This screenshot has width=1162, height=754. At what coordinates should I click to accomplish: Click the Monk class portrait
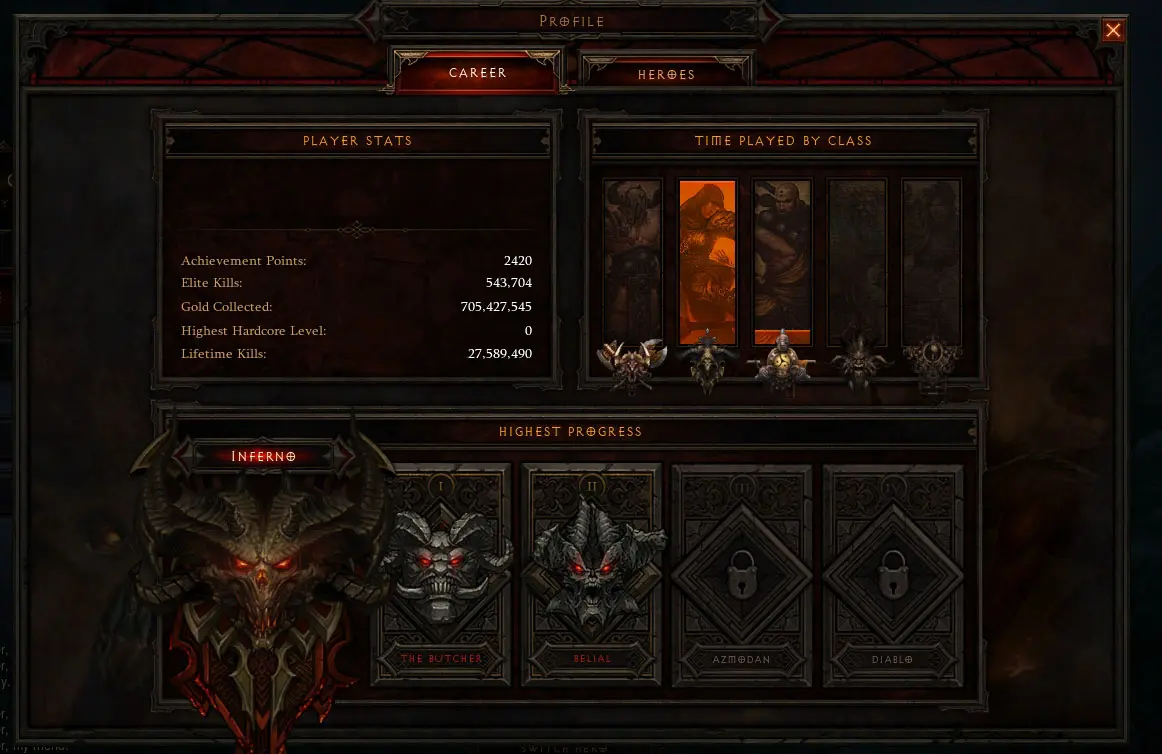782,262
